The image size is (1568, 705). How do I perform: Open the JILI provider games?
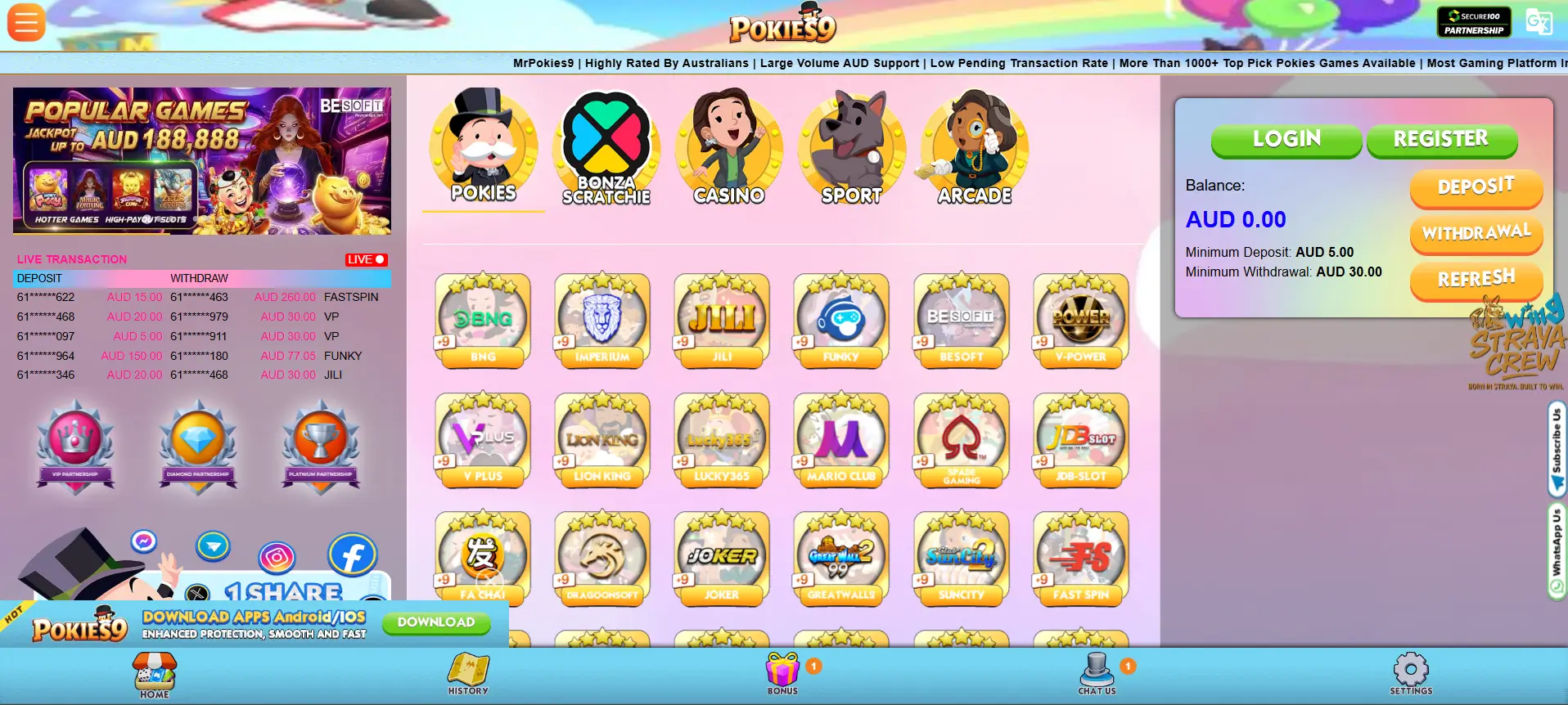coord(721,319)
